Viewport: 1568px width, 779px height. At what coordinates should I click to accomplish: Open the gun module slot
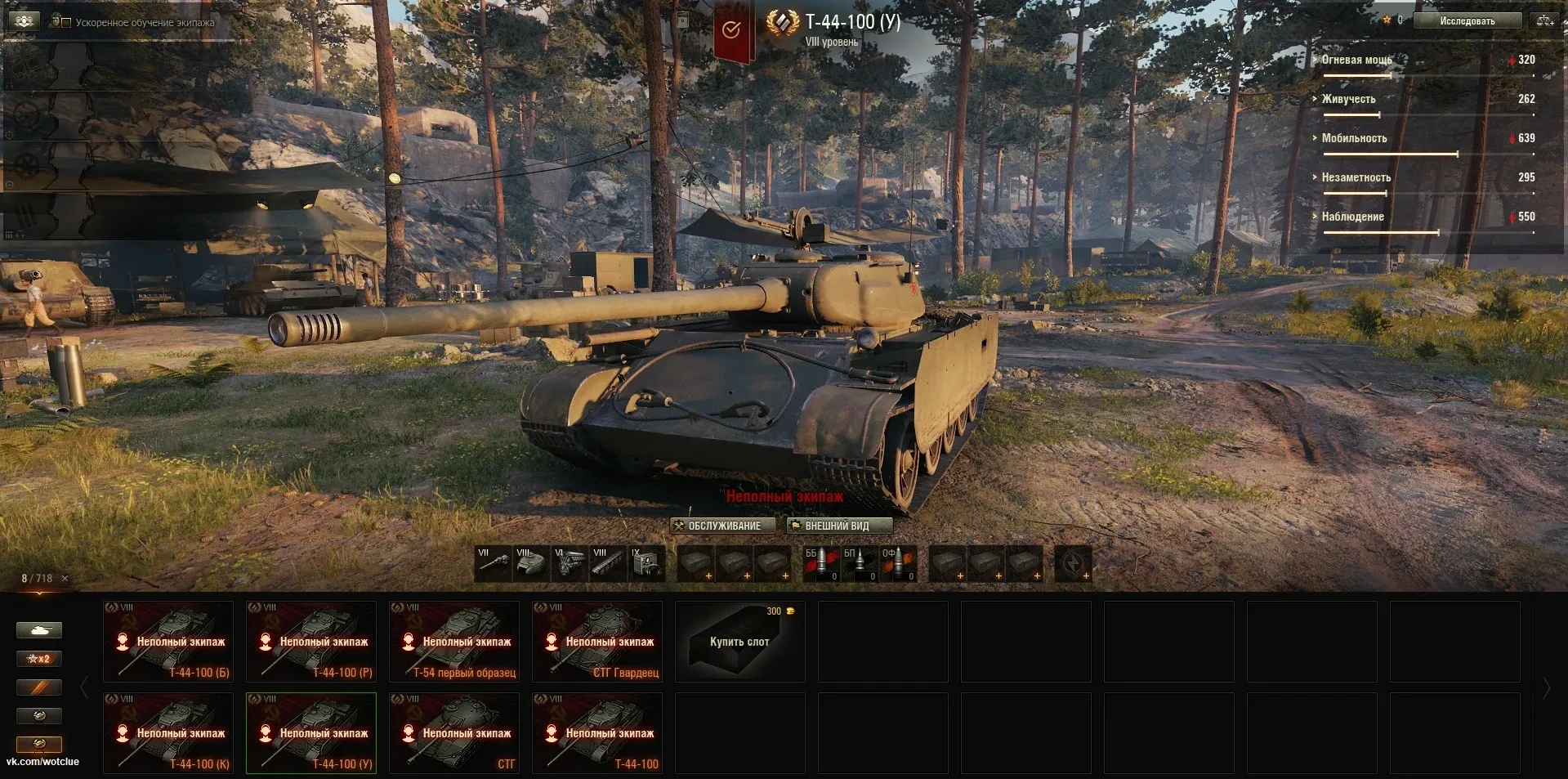click(493, 563)
